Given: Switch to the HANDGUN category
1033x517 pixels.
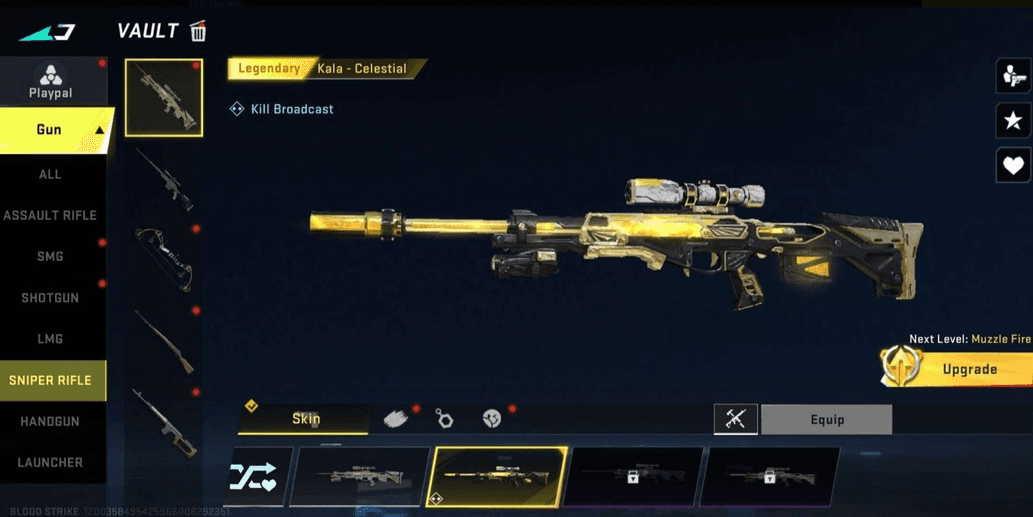Looking at the screenshot, I should click(x=50, y=421).
